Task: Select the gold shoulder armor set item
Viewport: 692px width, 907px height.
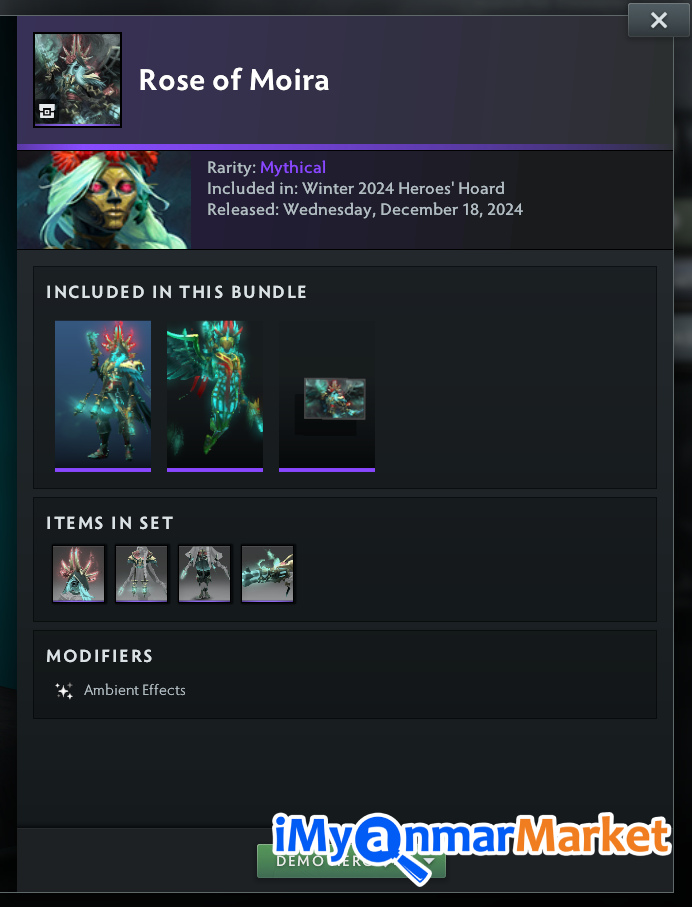Action: pos(141,573)
